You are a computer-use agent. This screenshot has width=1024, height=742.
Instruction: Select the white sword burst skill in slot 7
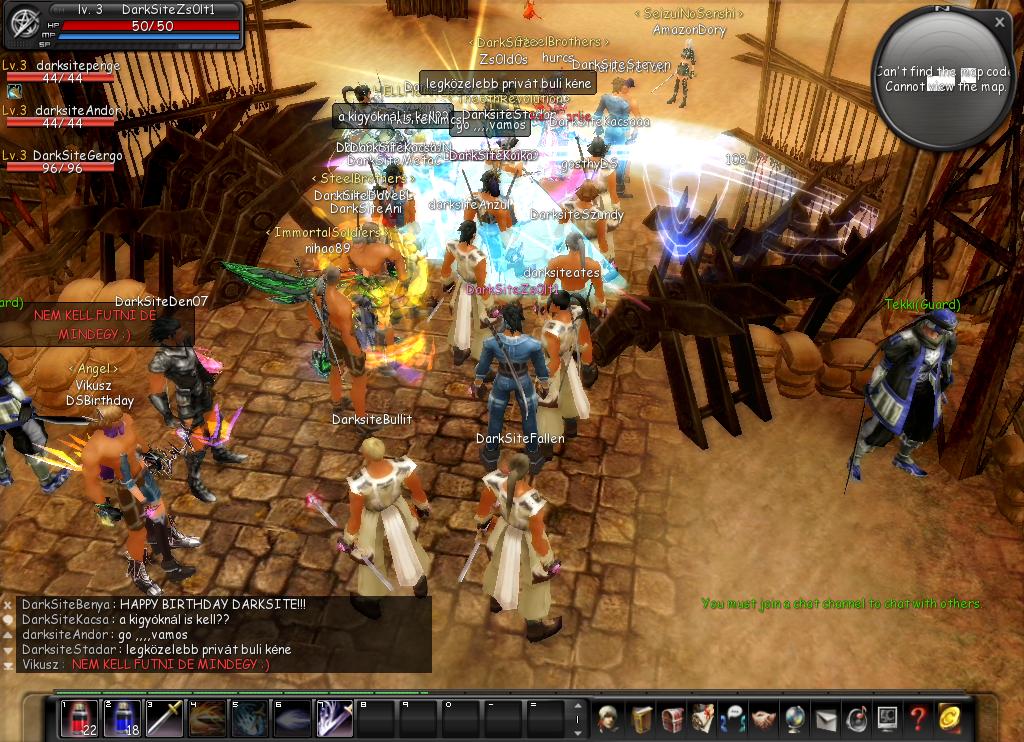(334, 717)
